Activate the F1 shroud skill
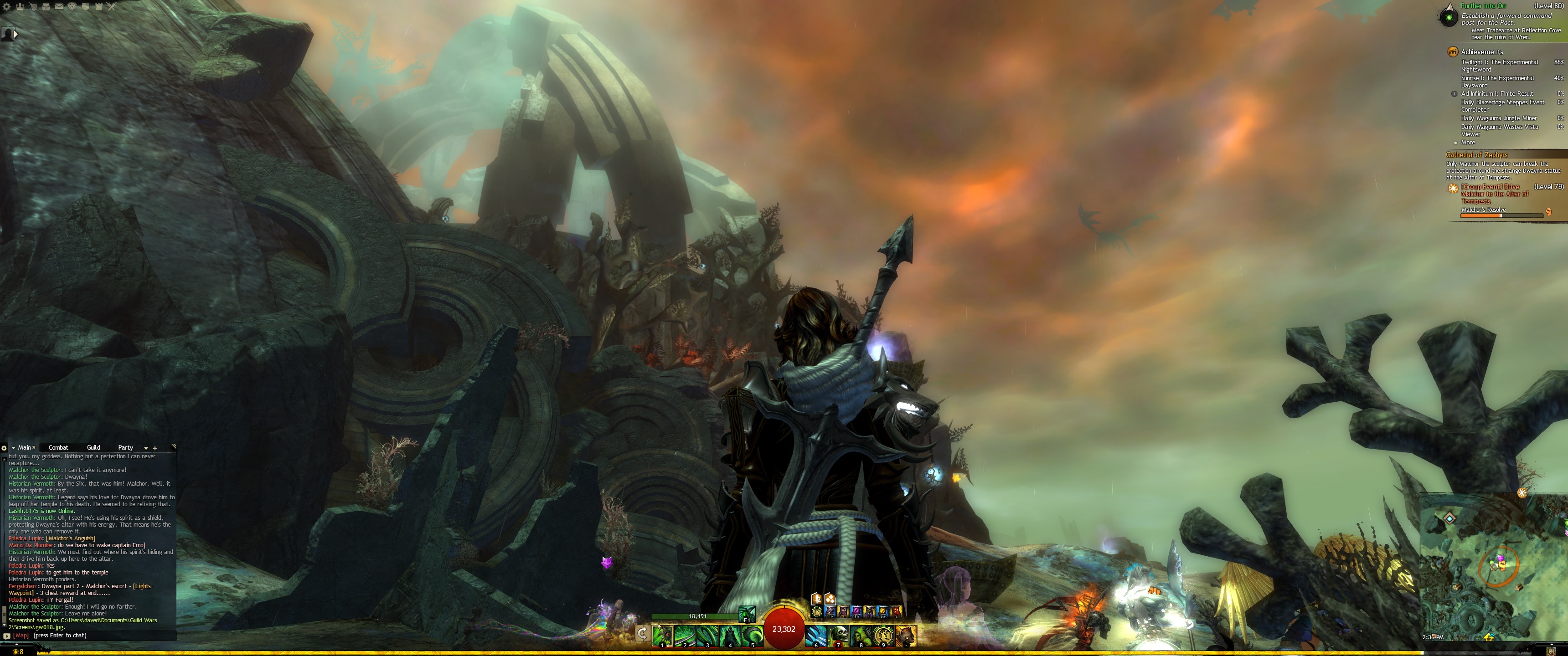 point(747,614)
